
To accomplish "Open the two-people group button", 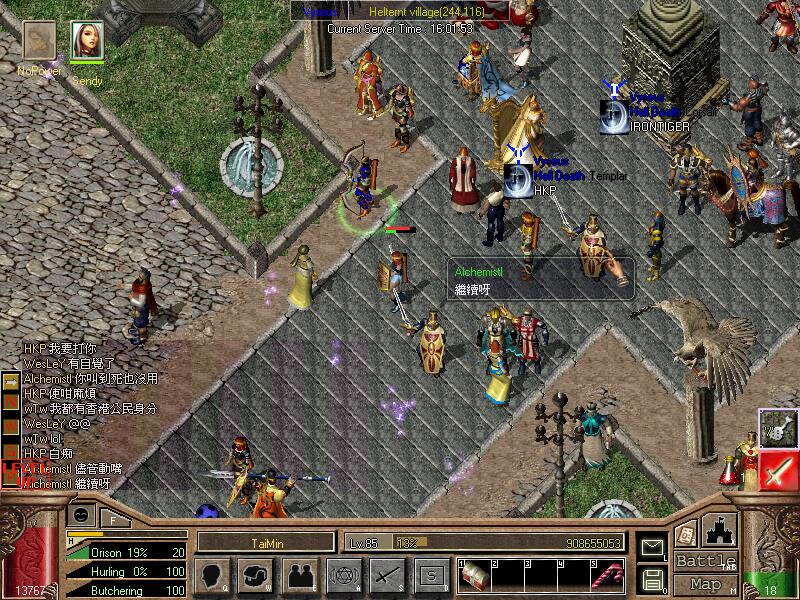I will click(300, 575).
